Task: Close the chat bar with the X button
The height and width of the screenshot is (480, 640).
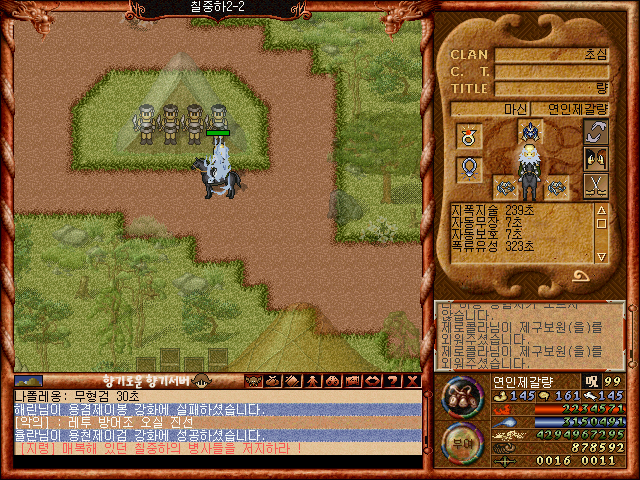Action: click(413, 380)
